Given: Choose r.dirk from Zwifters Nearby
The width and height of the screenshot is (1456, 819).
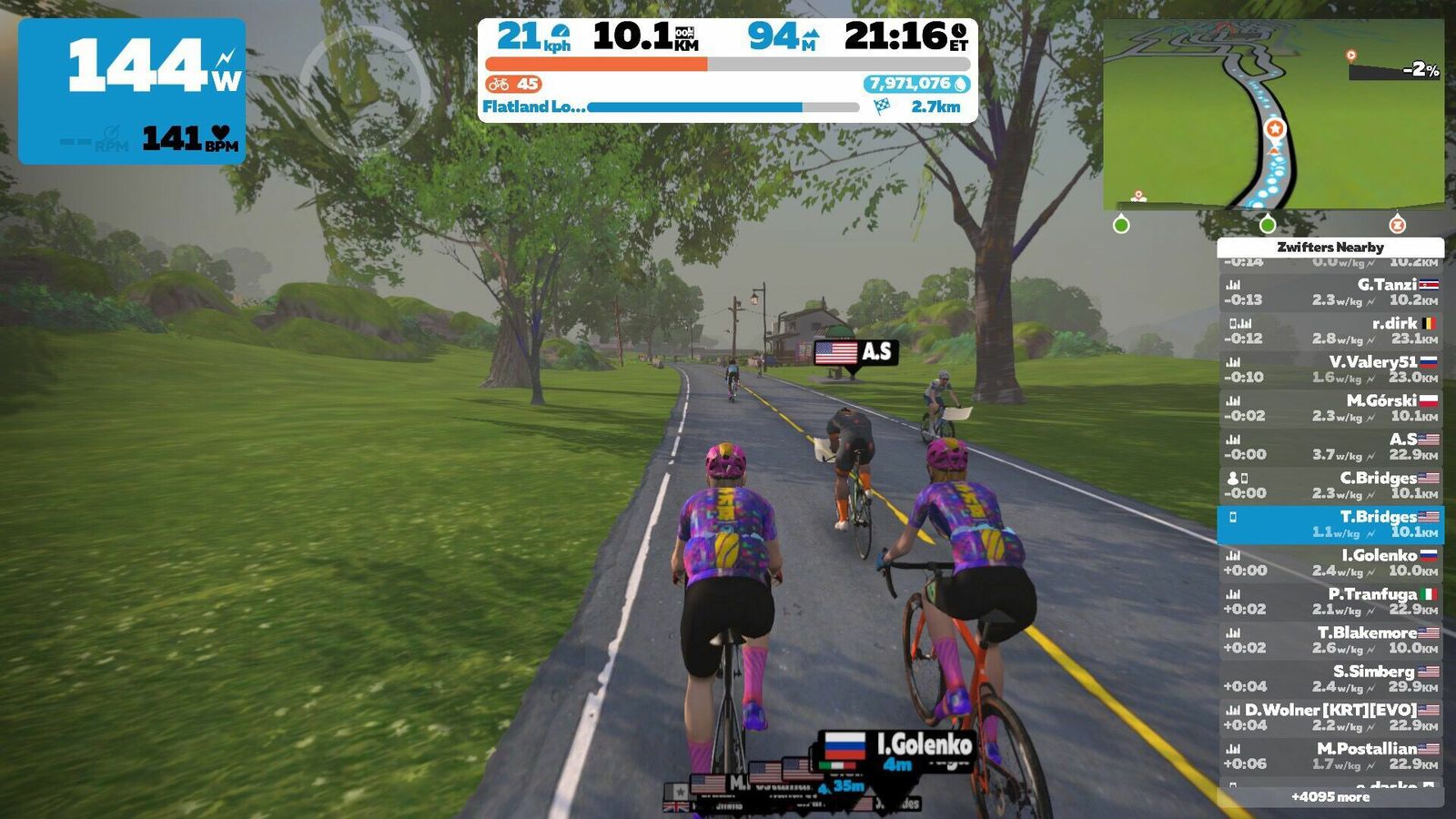Looking at the screenshot, I should (x=1330, y=330).
